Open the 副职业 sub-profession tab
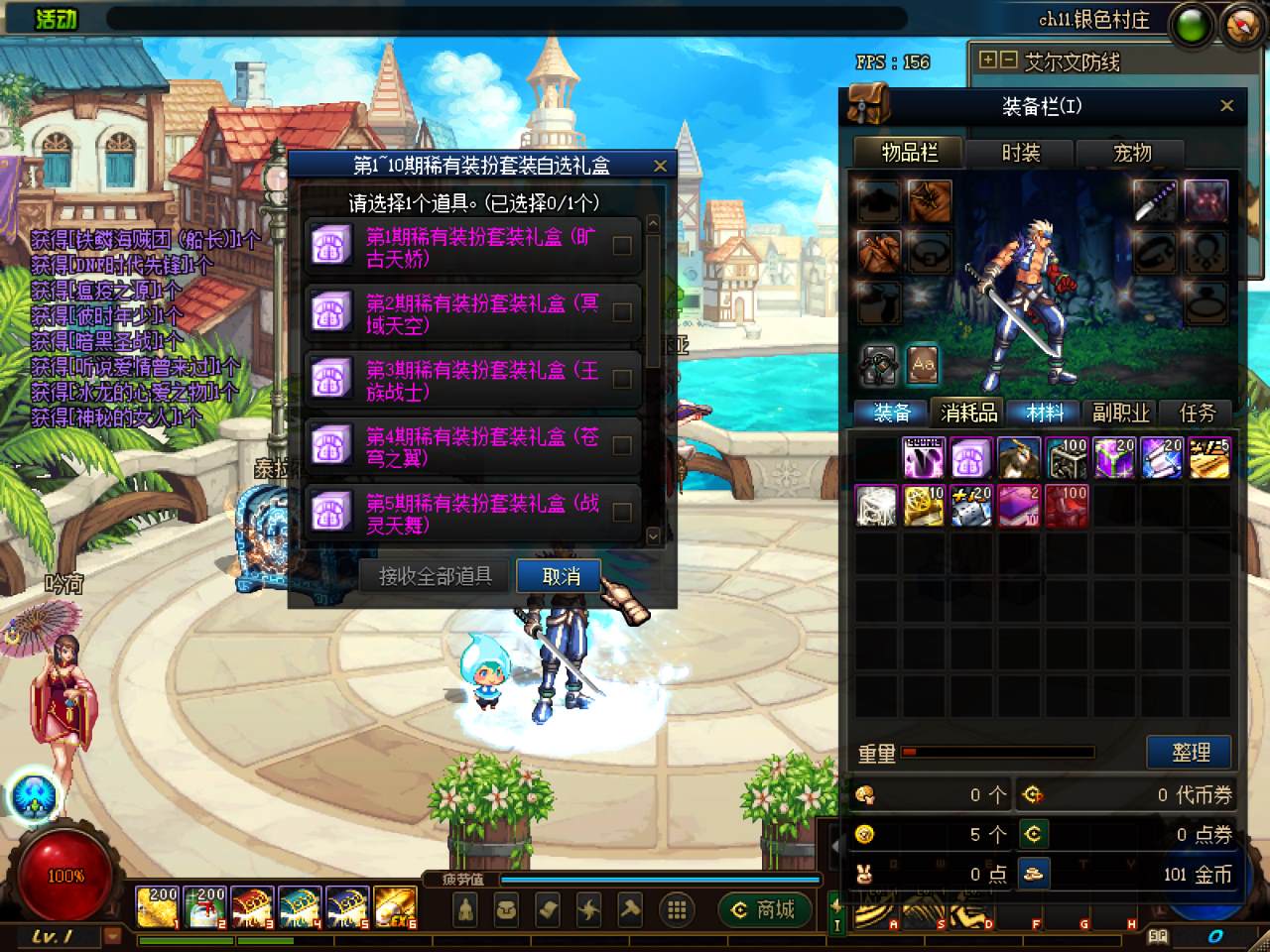Image resolution: width=1270 pixels, height=952 pixels. tap(1121, 413)
